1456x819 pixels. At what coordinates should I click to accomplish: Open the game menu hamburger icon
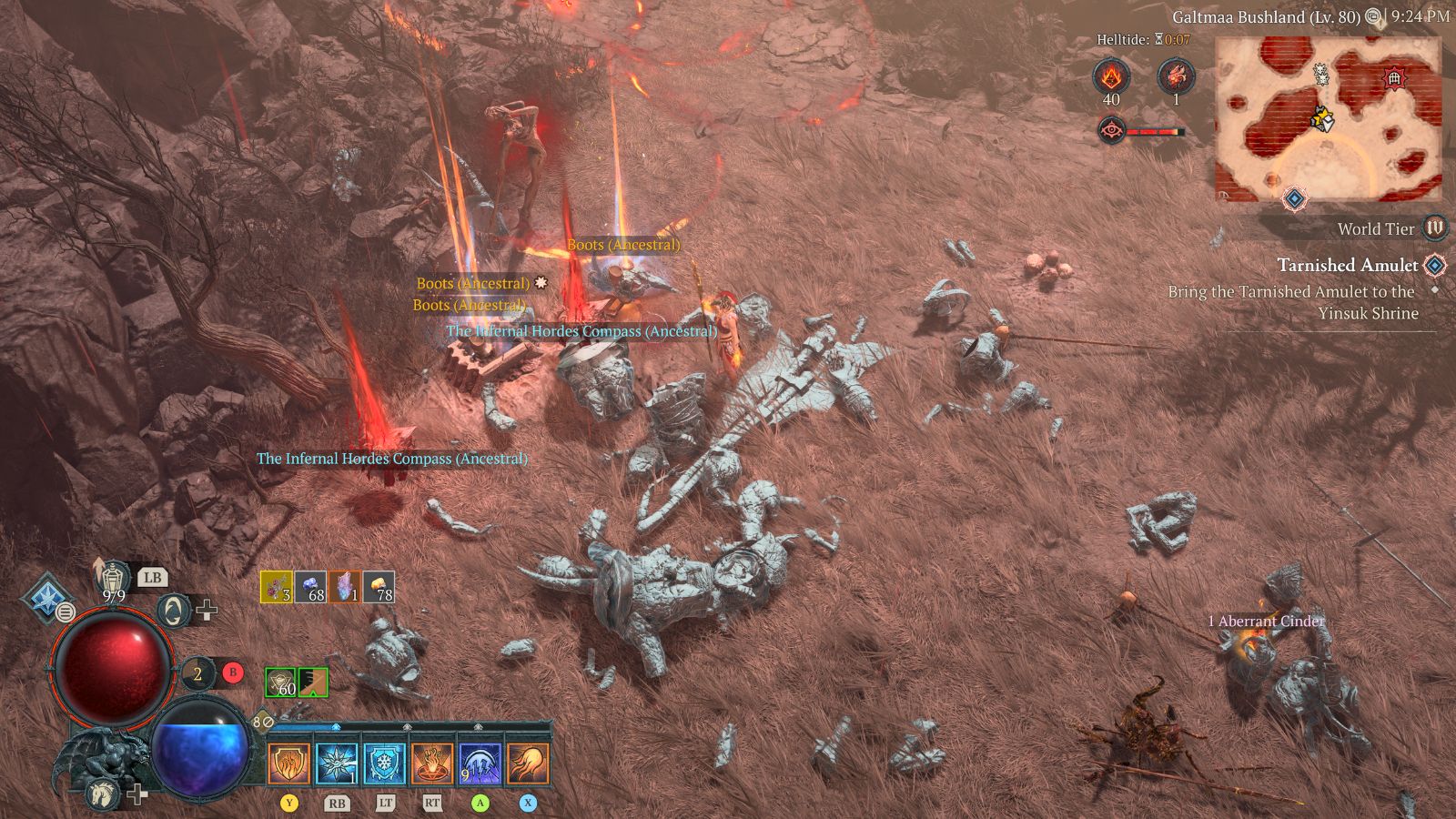pyautogui.click(x=66, y=612)
